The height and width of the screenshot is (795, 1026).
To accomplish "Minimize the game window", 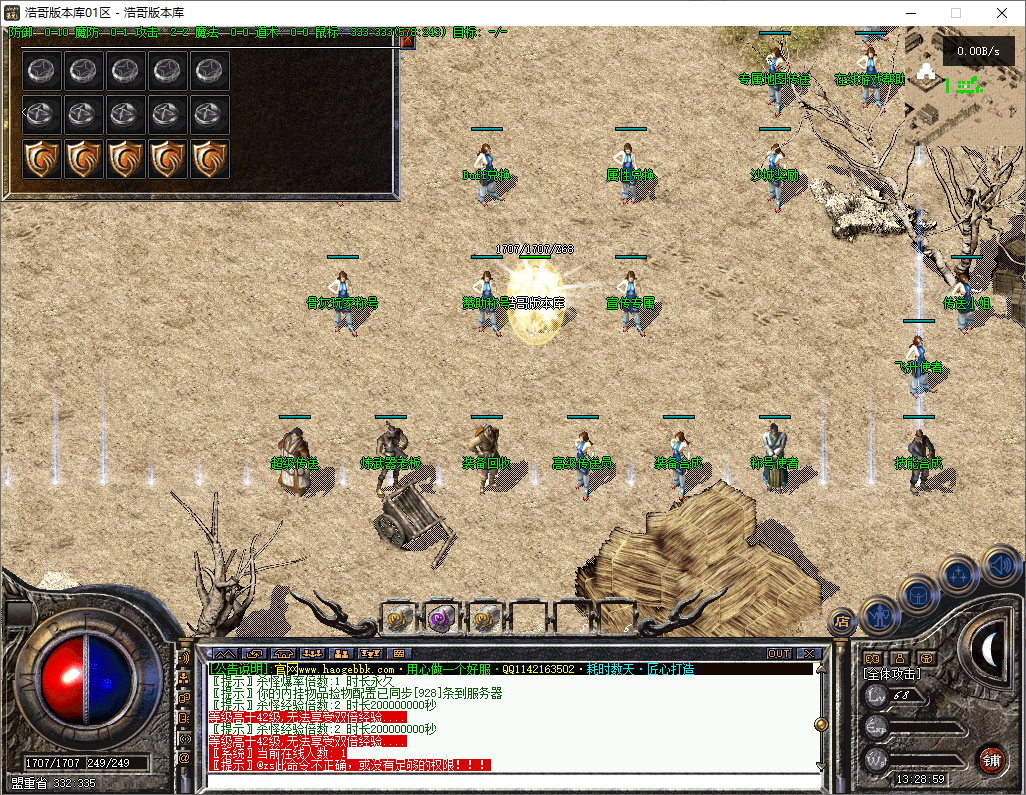I will [x=910, y=13].
